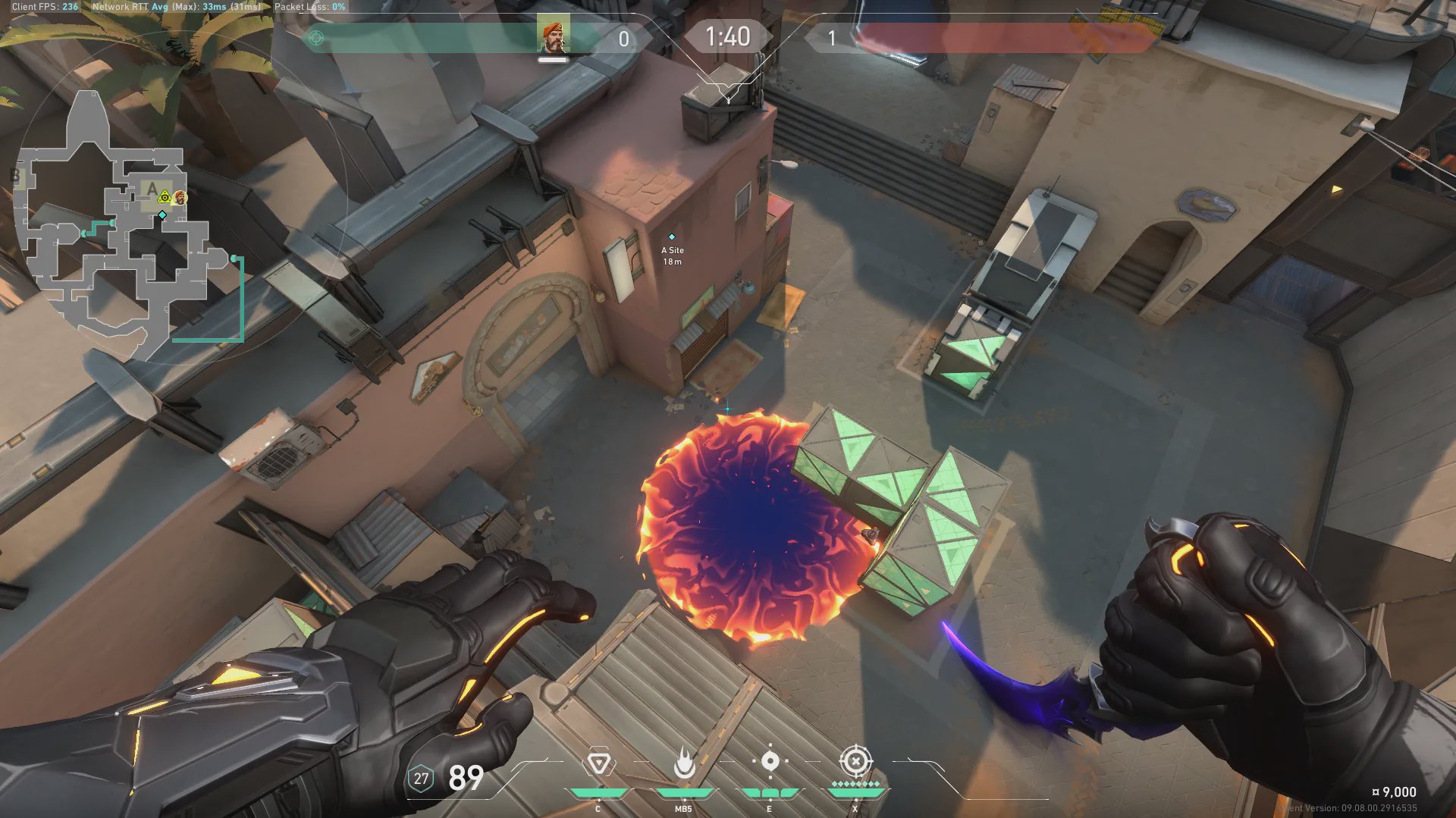This screenshot has height=818, width=1456.
Task: Use the glowing orb ability icon
Action: coord(770,762)
